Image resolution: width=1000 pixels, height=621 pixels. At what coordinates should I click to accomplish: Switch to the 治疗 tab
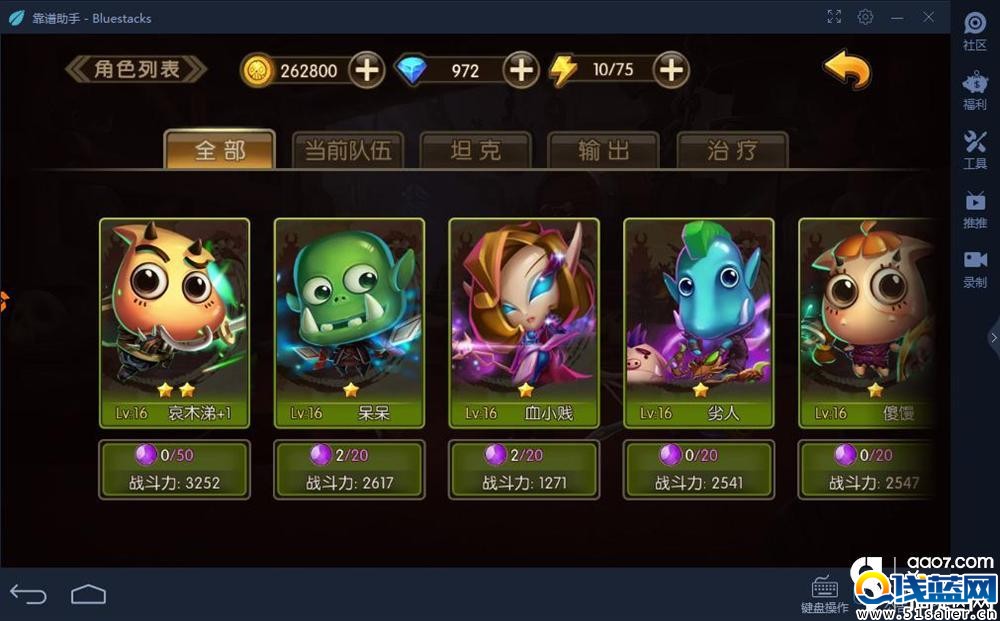pyautogui.click(x=732, y=151)
